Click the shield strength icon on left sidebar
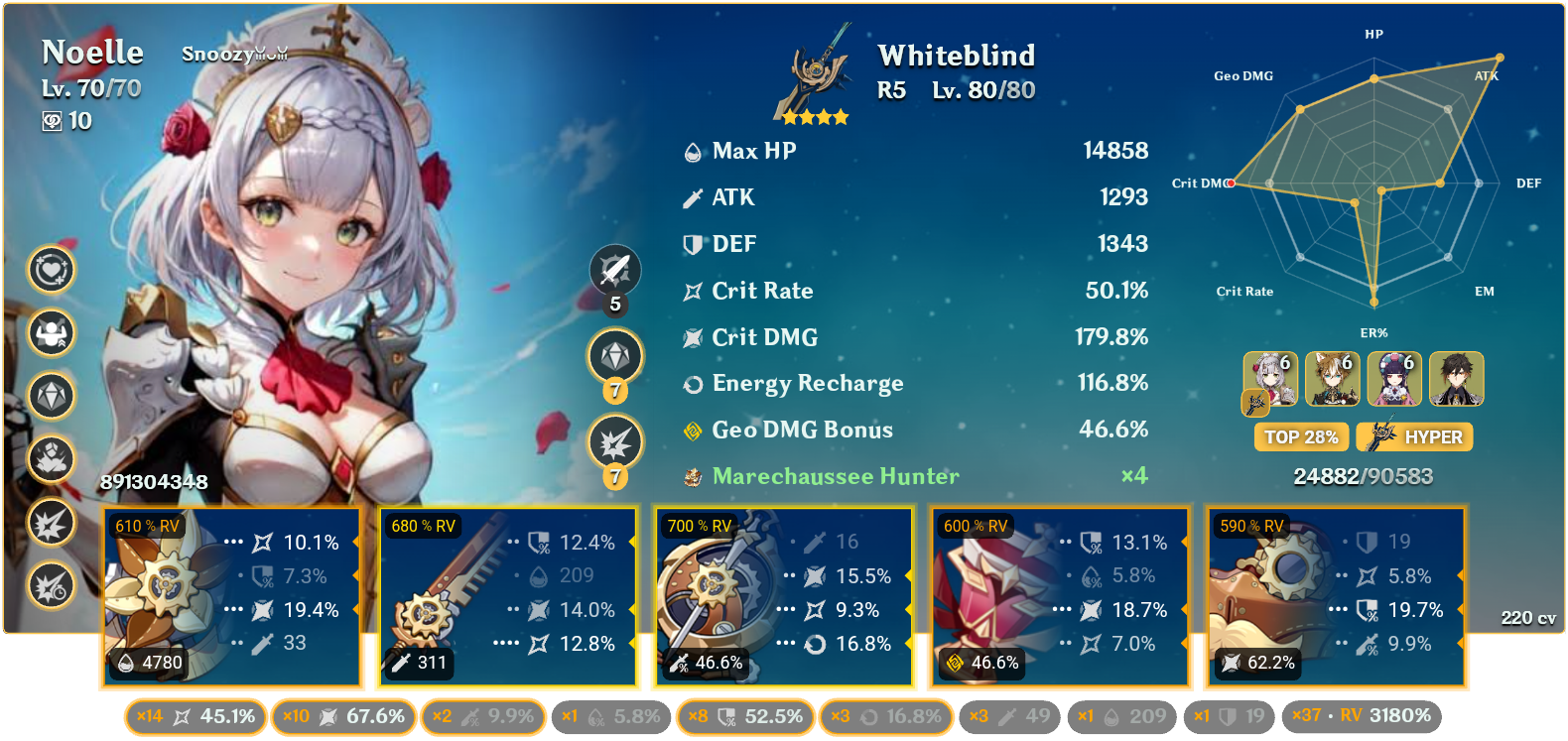The width and height of the screenshot is (1568, 741). [51, 334]
